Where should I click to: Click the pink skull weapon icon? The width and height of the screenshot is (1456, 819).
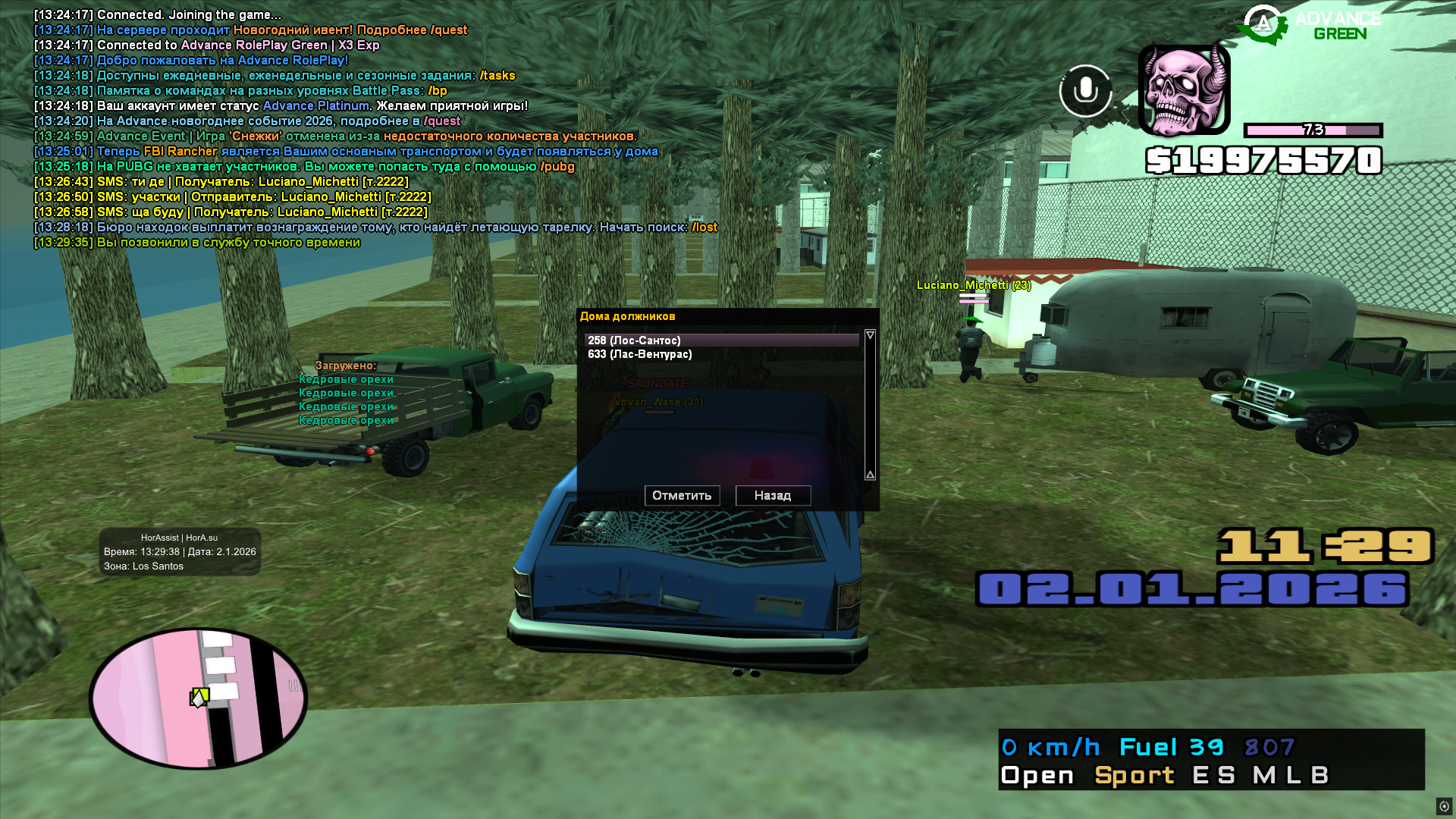pos(1184,89)
